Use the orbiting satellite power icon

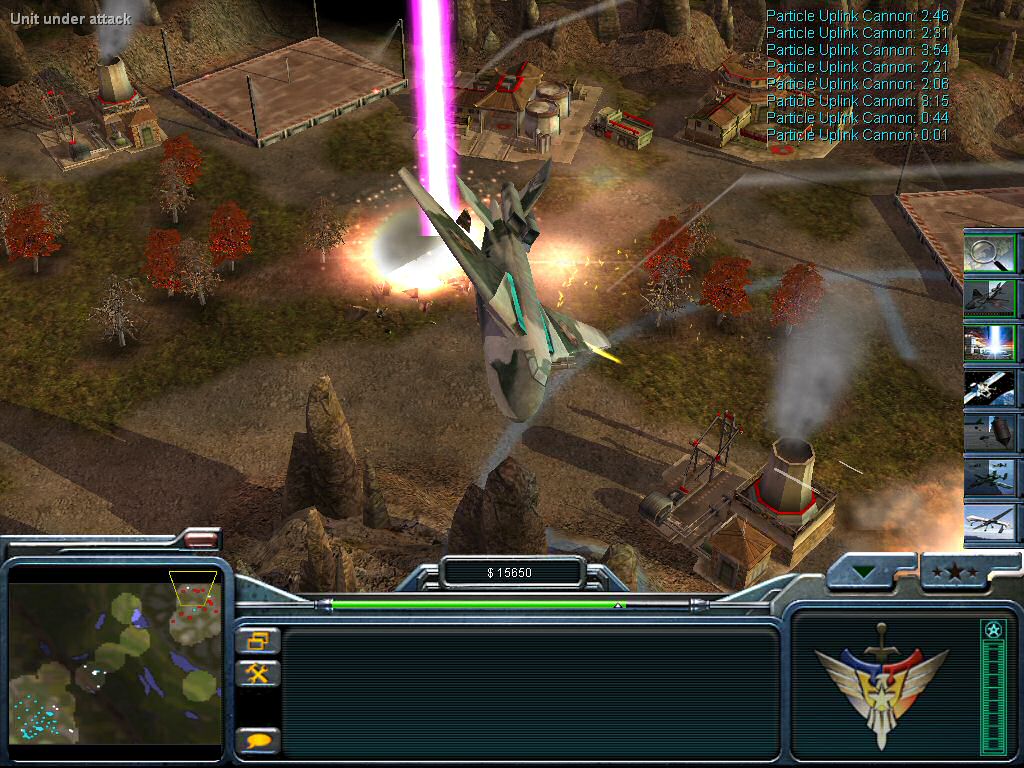coord(990,388)
